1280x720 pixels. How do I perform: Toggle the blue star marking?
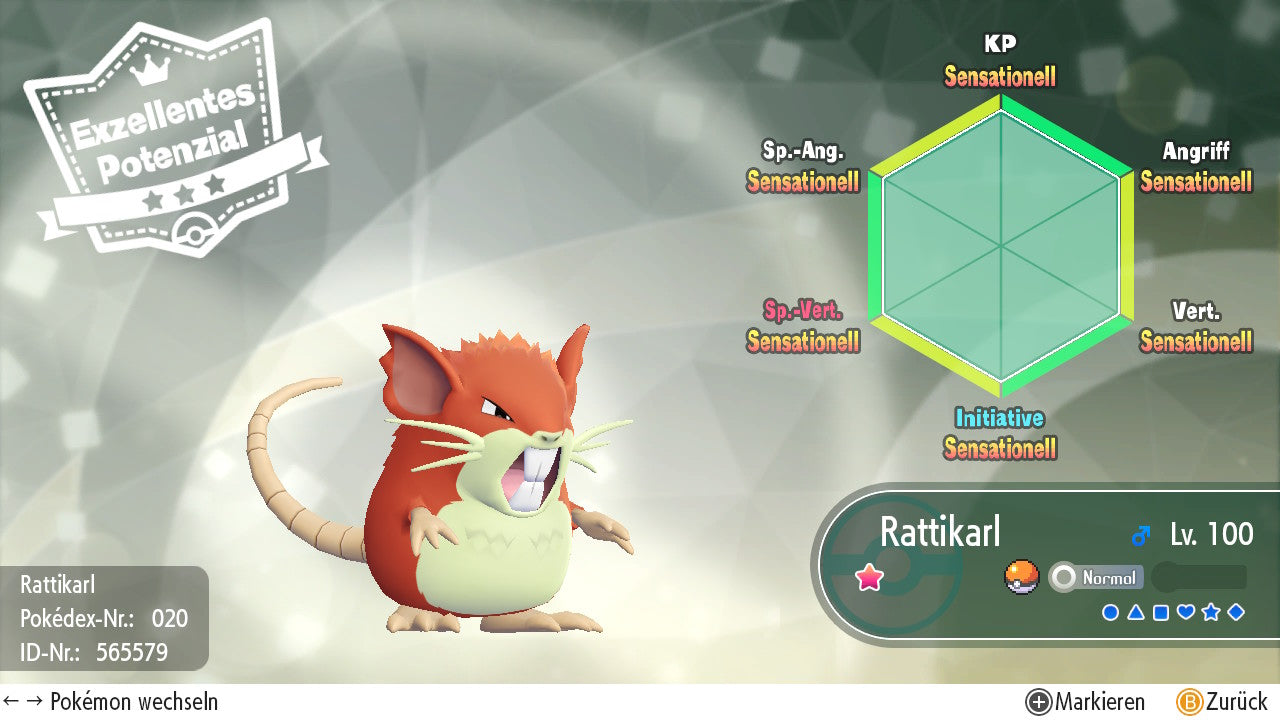pyautogui.click(x=1211, y=613)
